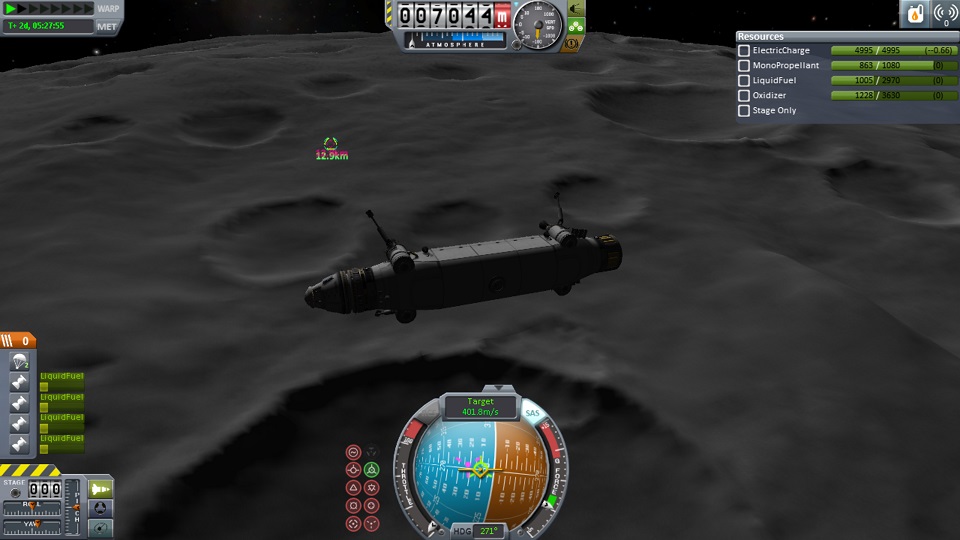Tick the MonoPropellant checkbox
960x540 pixels.
[x=744, y=66]
